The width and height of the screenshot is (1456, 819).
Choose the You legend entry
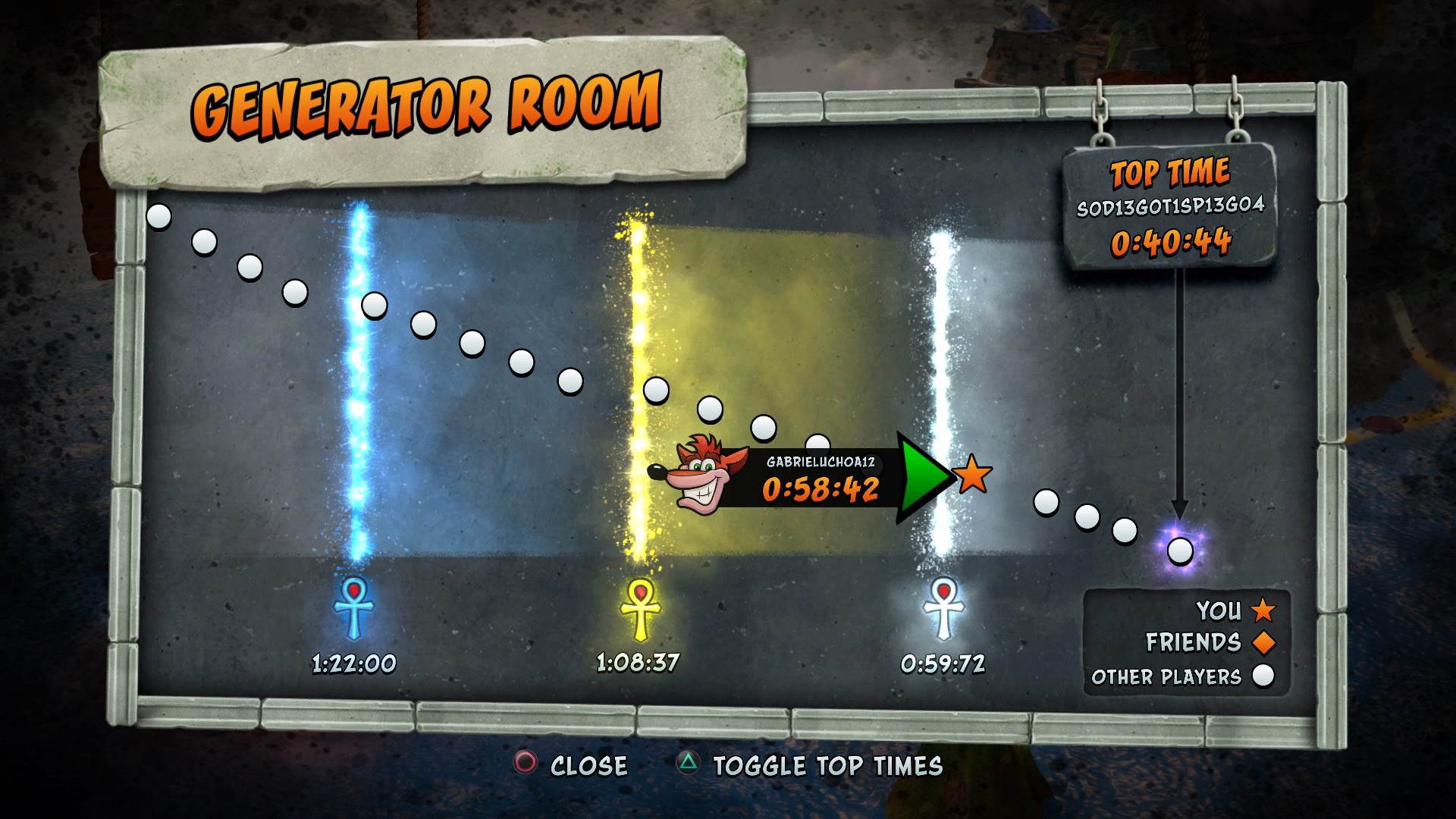(x=1235, y=610)
